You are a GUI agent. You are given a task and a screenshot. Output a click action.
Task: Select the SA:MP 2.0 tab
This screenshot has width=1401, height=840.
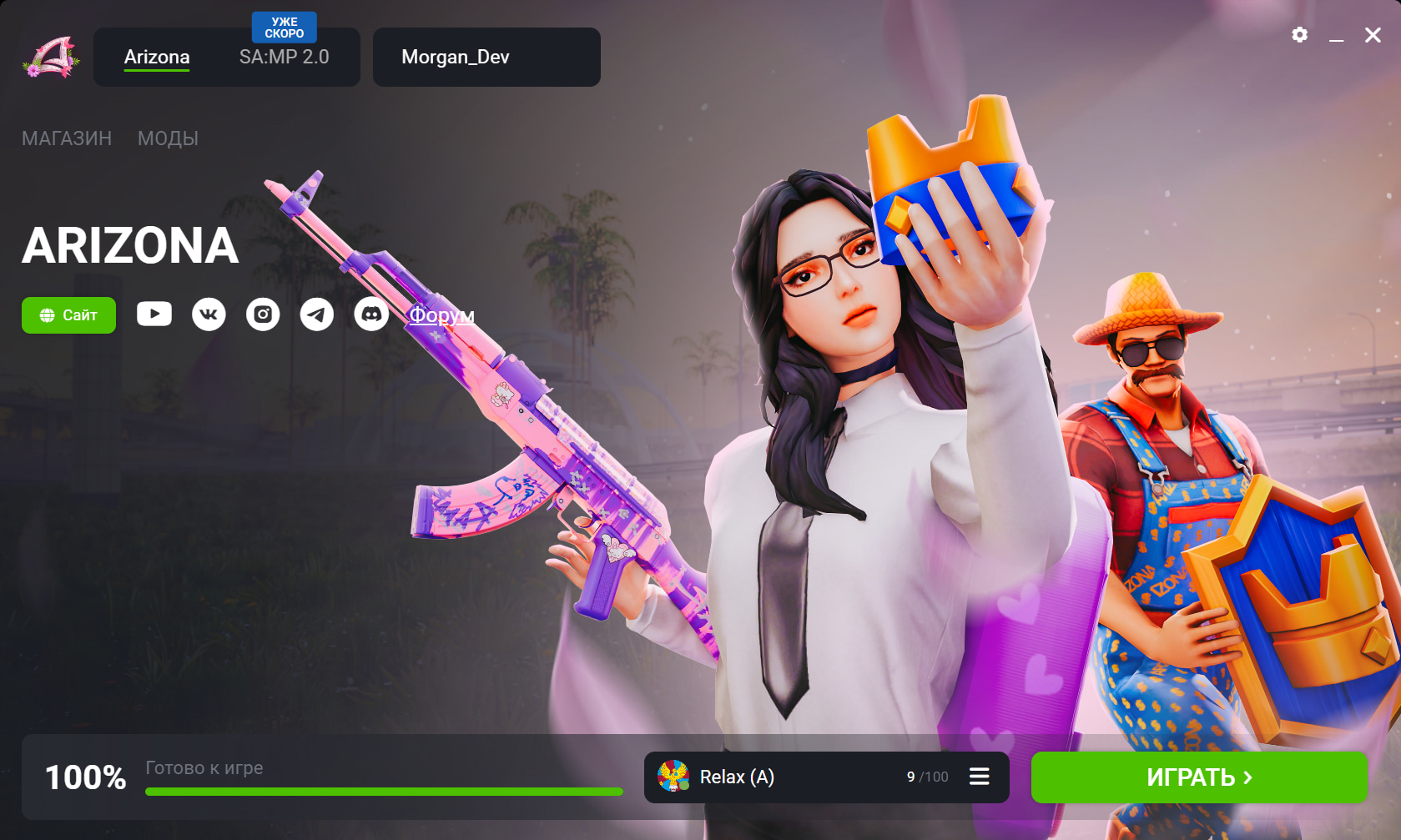(x=284, y=57)
